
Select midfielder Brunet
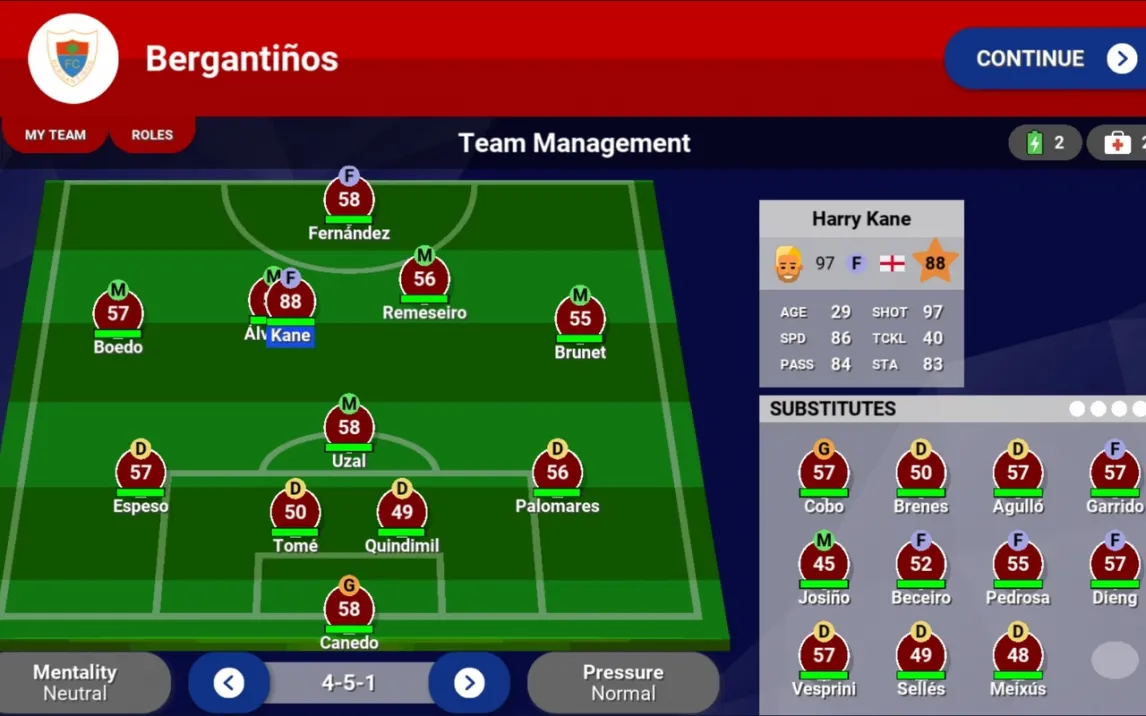[x=580, y=320]
